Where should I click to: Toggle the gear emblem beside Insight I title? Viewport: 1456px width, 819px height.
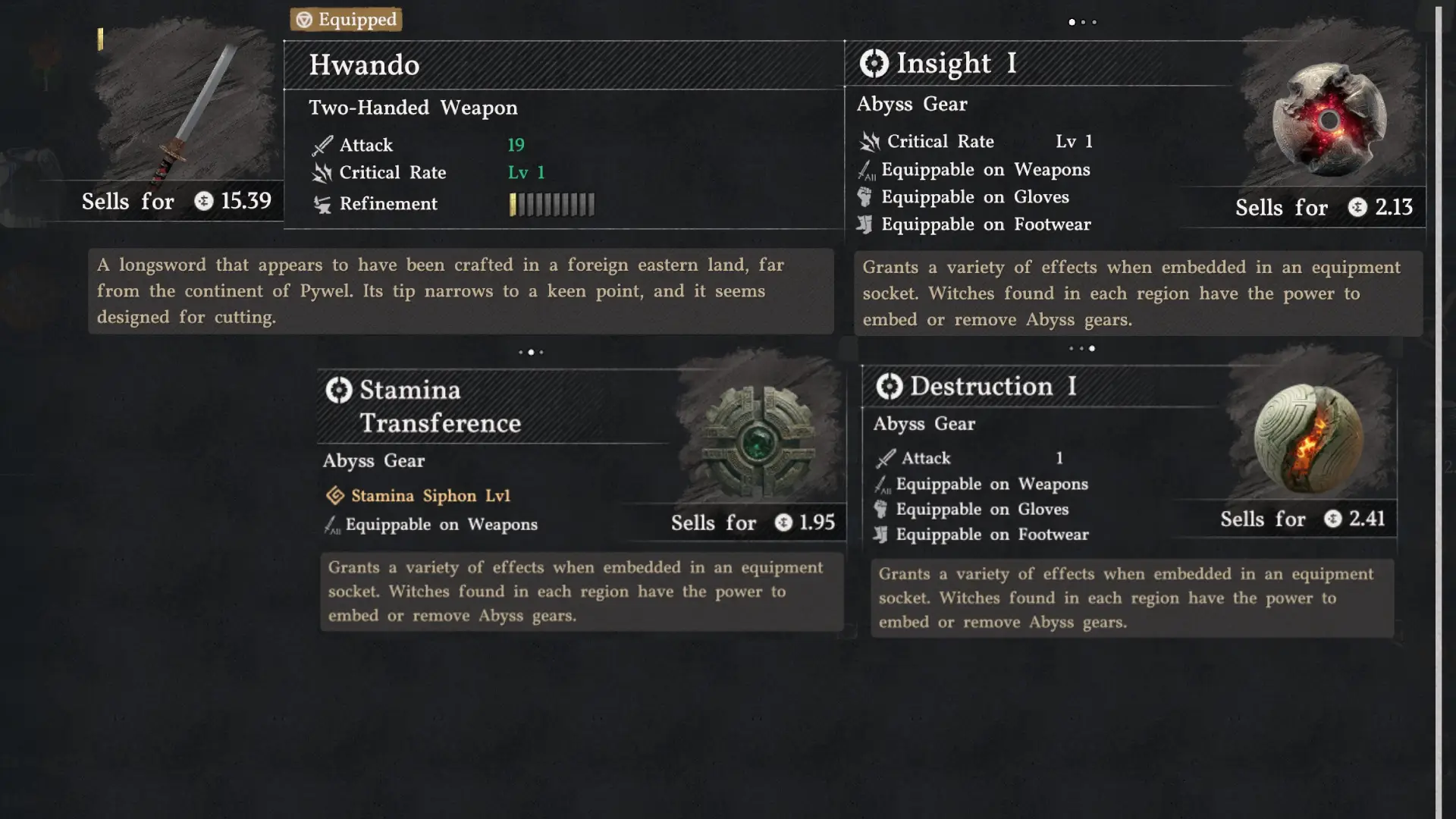point(874,63)
